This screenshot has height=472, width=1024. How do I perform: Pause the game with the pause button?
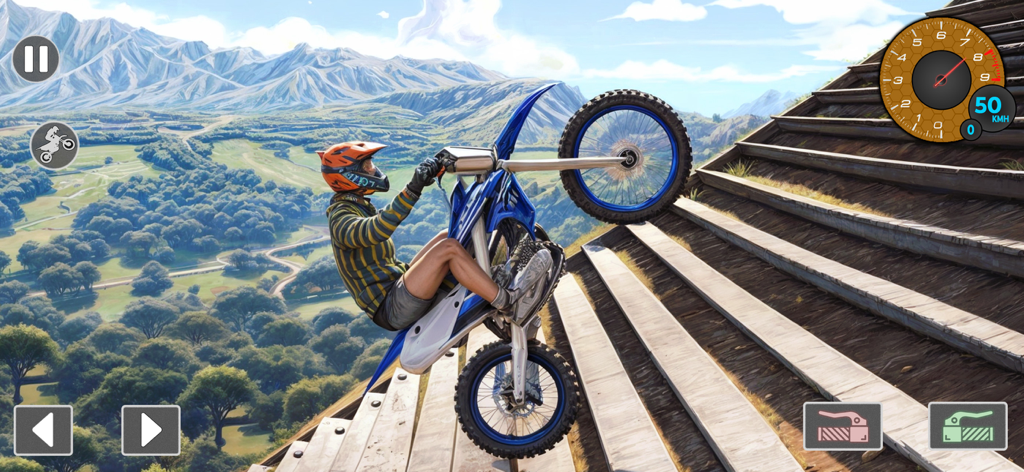pos(36,59)
